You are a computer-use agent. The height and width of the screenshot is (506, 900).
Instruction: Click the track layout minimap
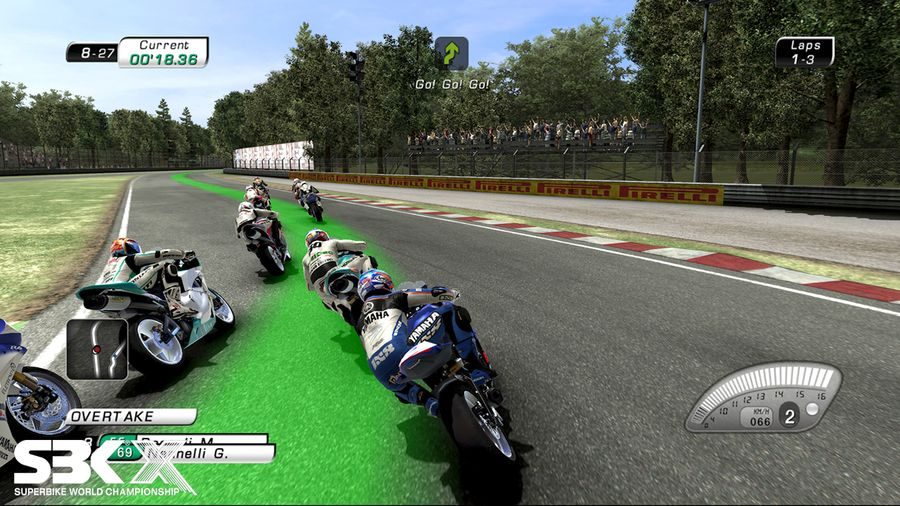click(97, 348)
